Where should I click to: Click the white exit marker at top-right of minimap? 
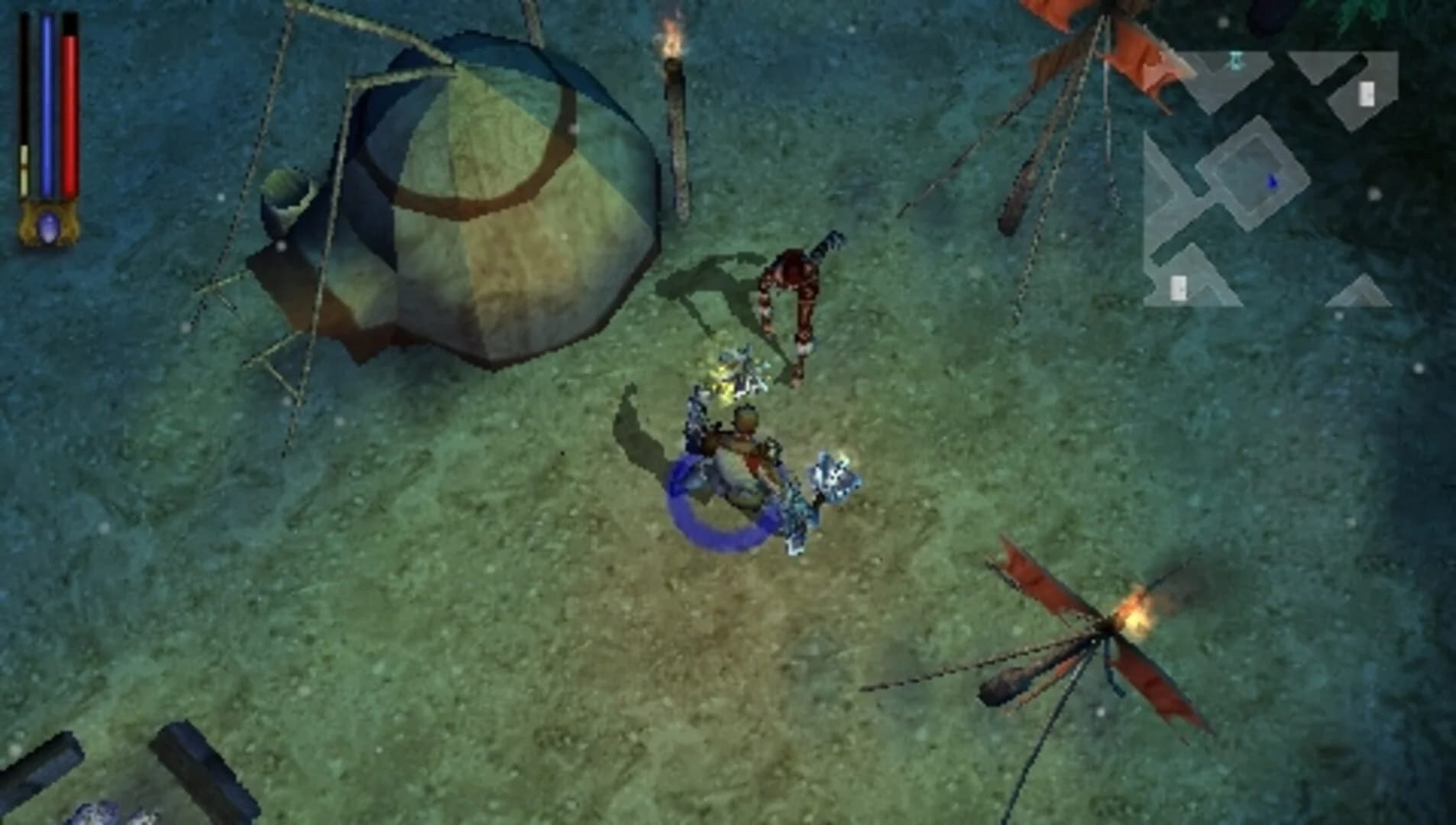tap(1367, 93)
